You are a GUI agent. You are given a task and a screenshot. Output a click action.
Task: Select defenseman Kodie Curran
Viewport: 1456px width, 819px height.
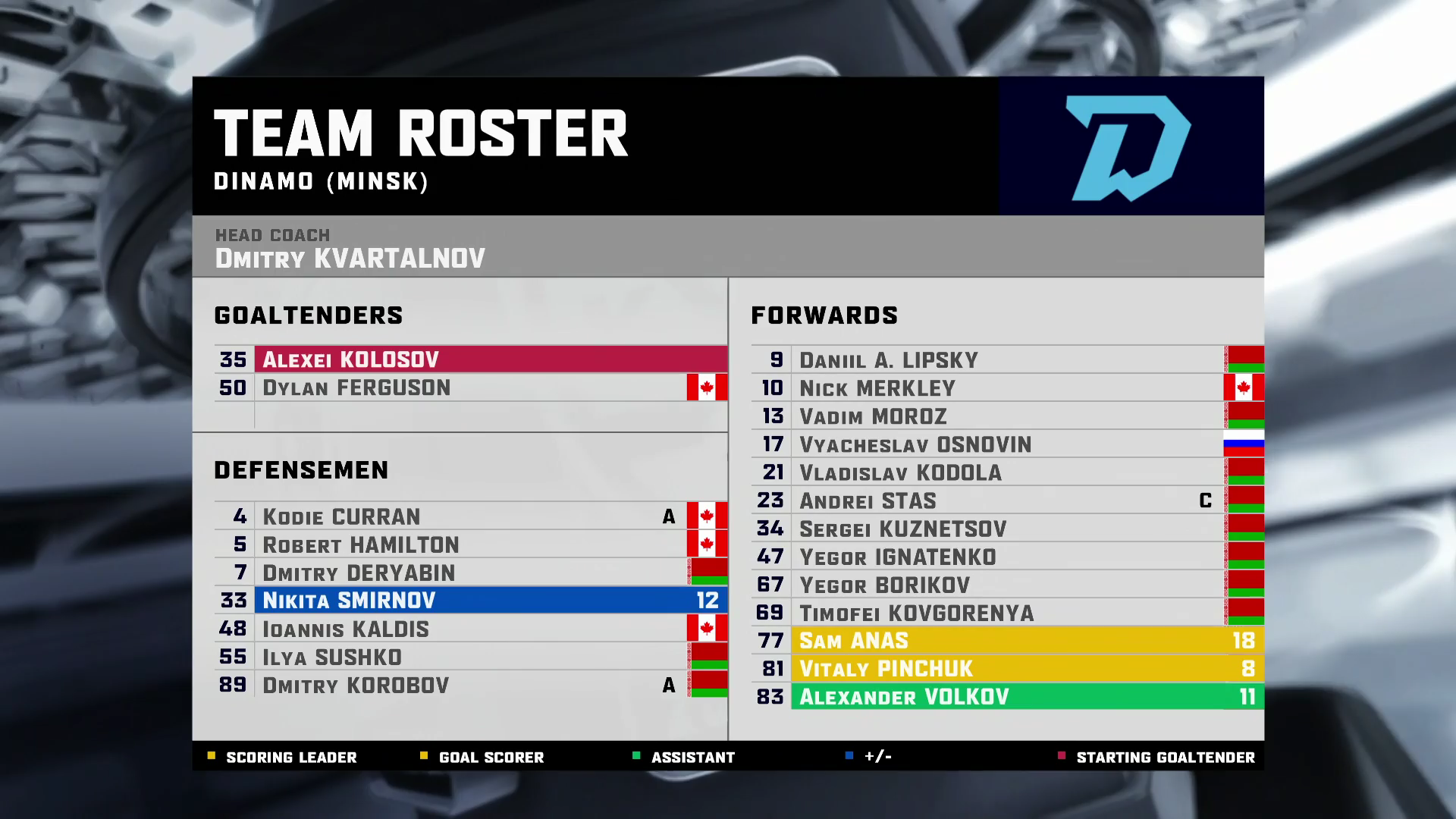[x=470, y=516]
